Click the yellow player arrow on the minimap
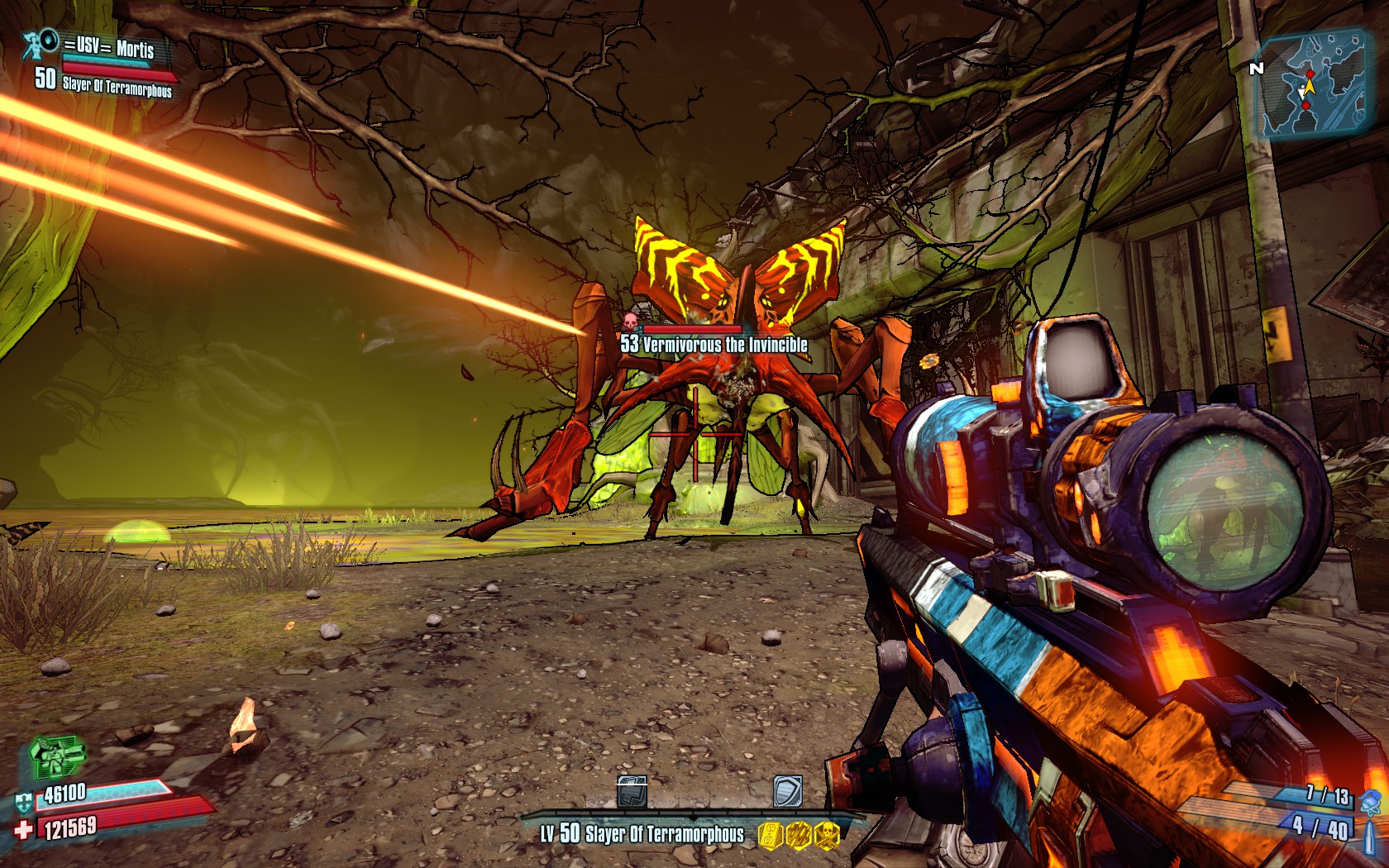Image resolution: width=1389 pixels, height=868 pixels. [x=1310, y=87]
